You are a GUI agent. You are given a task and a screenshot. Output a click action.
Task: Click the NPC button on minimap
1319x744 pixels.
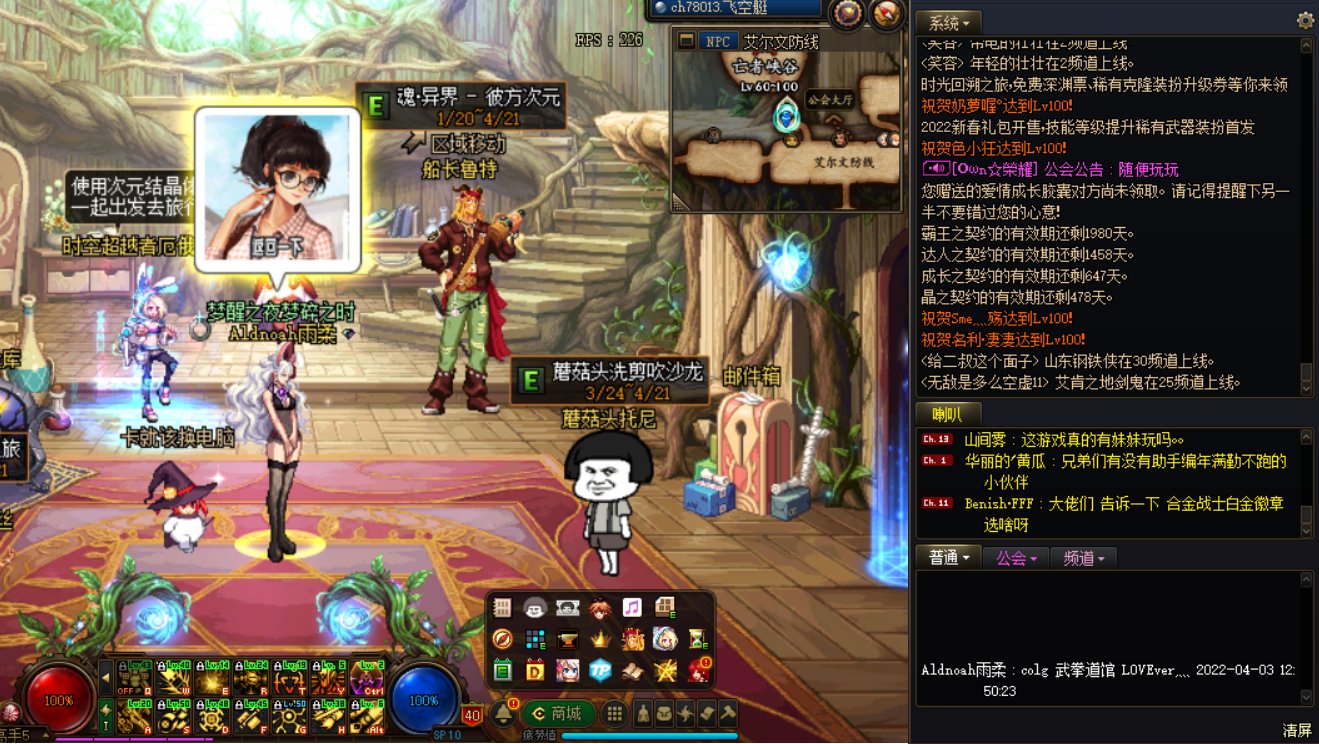(717, 41)
